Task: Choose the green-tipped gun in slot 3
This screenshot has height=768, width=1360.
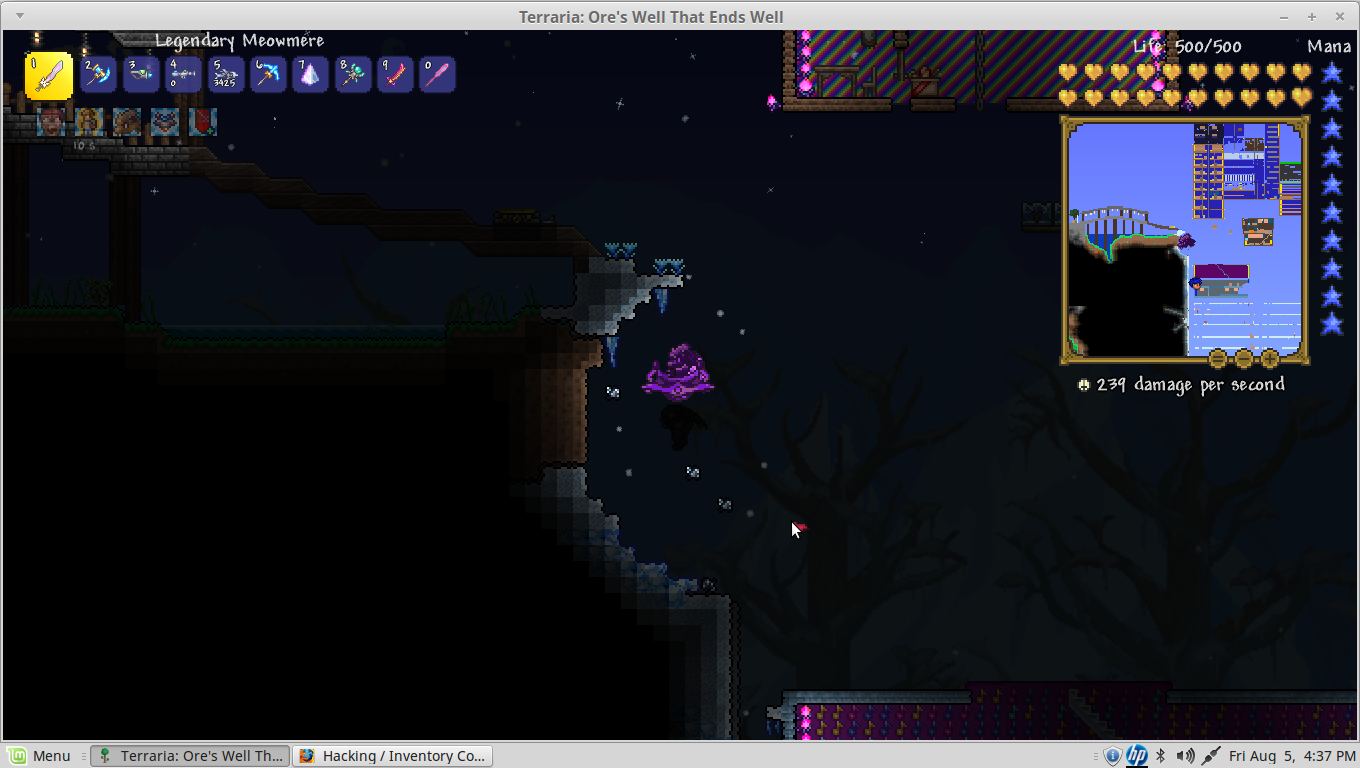Action: coord(141,75)
